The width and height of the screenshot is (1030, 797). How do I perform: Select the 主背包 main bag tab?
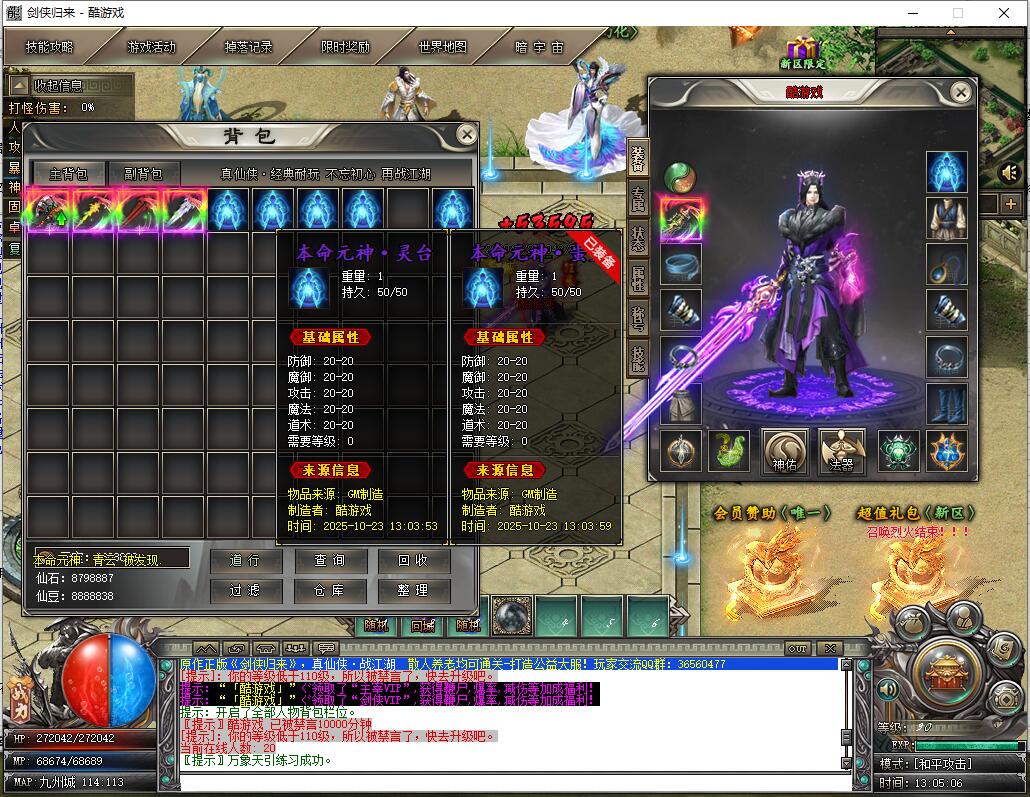click(68, 174)
